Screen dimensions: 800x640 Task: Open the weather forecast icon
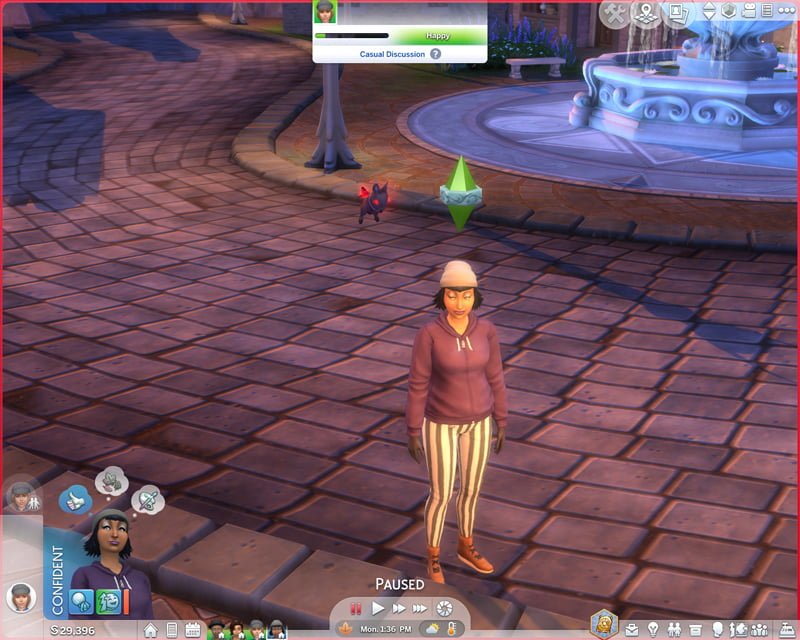432,629
